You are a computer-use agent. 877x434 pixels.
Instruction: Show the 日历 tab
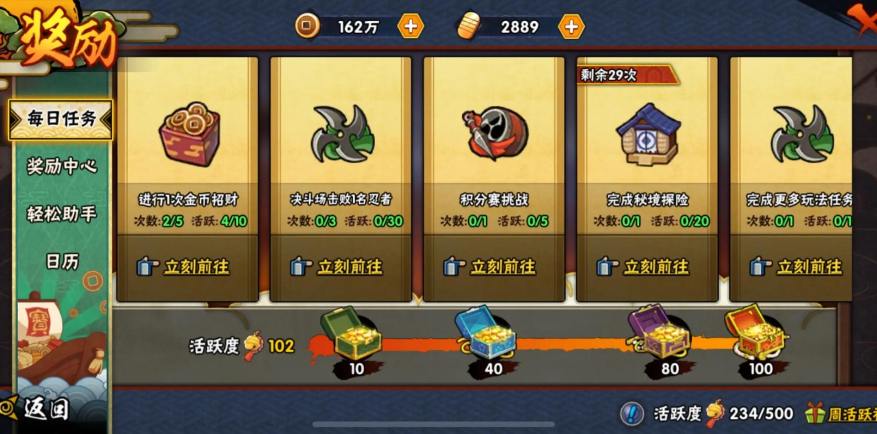point(62,261)
